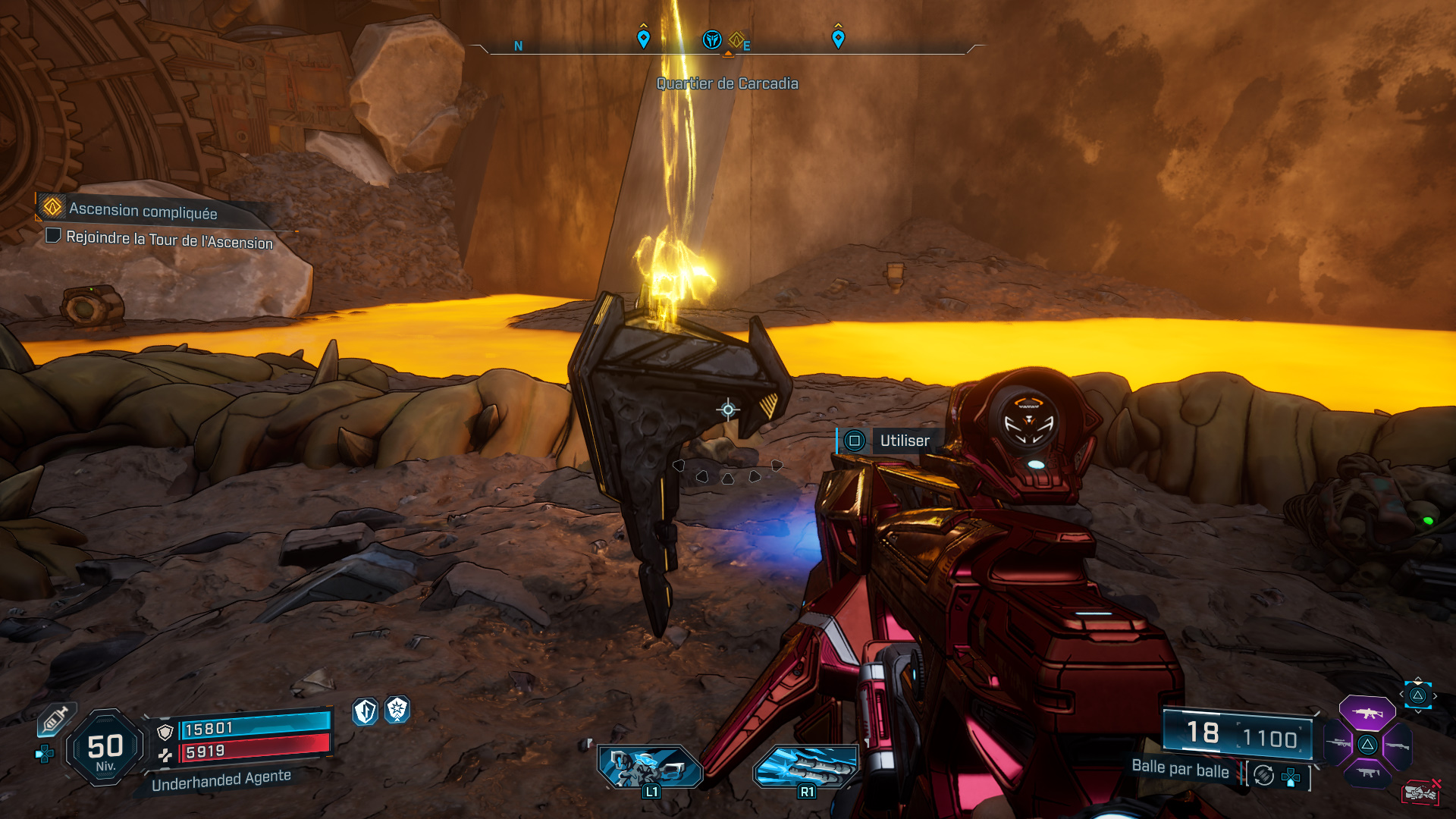Toggle the Balle par balle fire mode icon
1456x819 pixels.
click(x=1263, y=775)
